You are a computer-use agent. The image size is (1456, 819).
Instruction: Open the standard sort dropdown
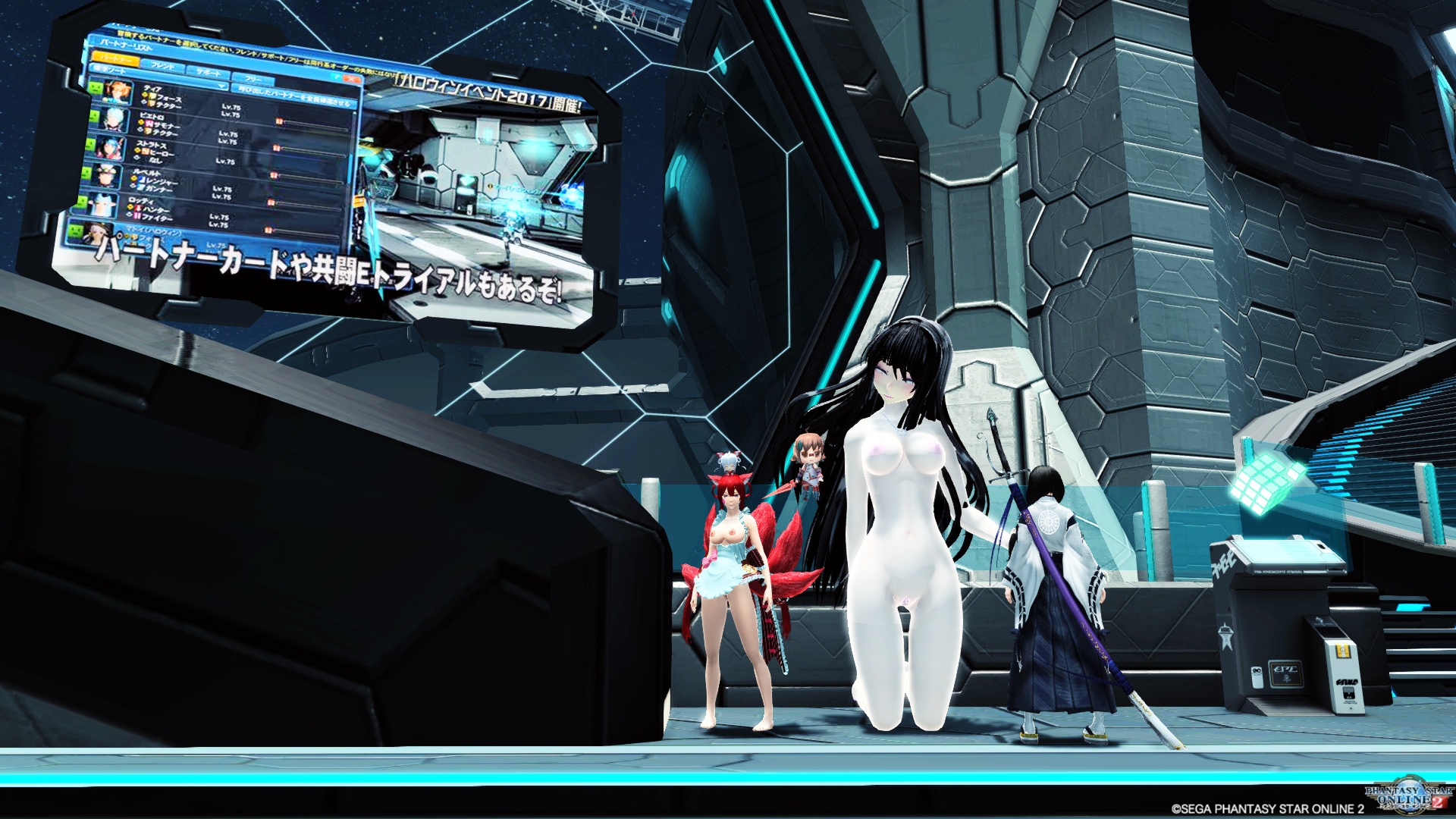(111, 70)
